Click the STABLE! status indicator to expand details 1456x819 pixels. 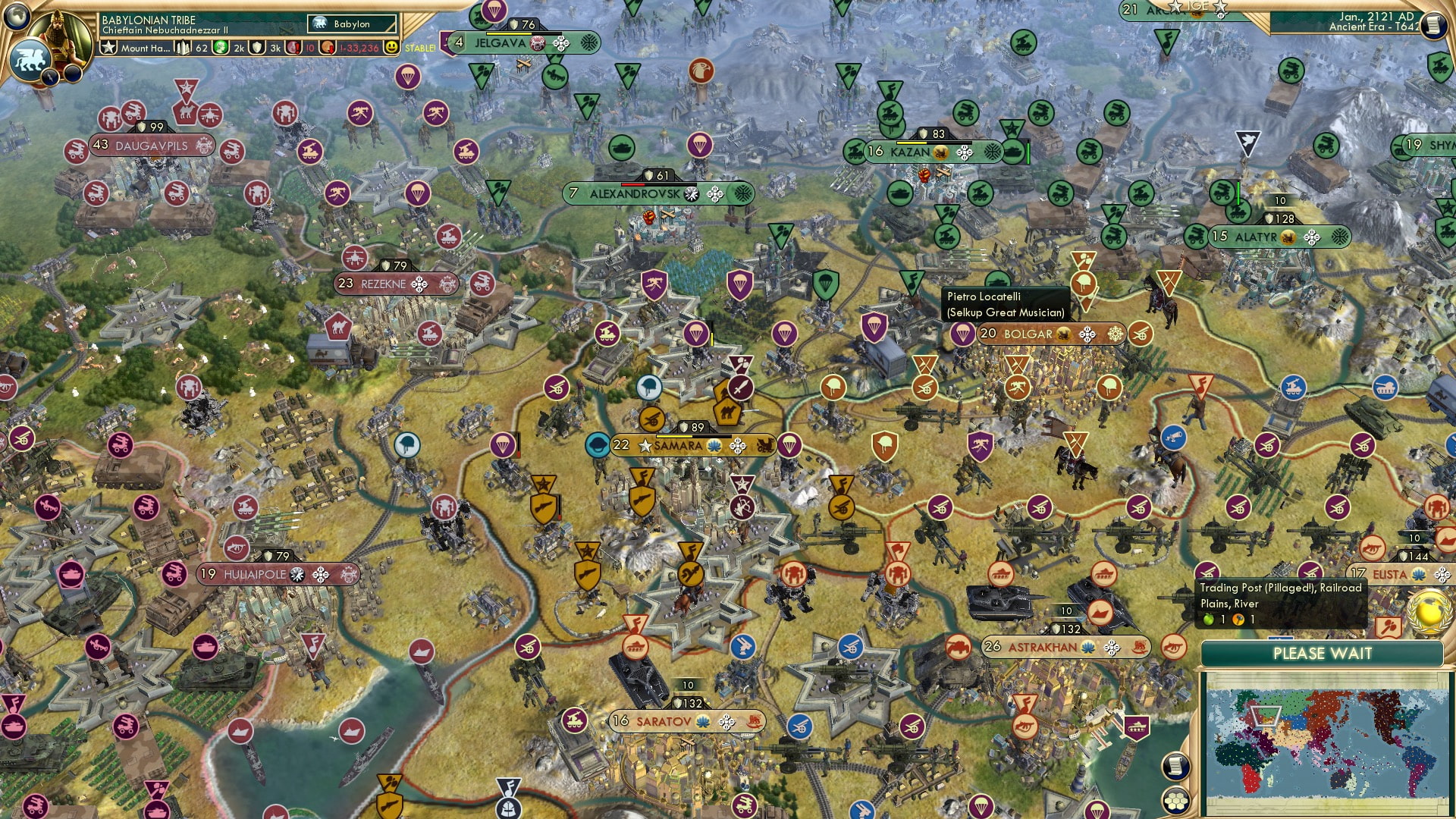point(420,47)
